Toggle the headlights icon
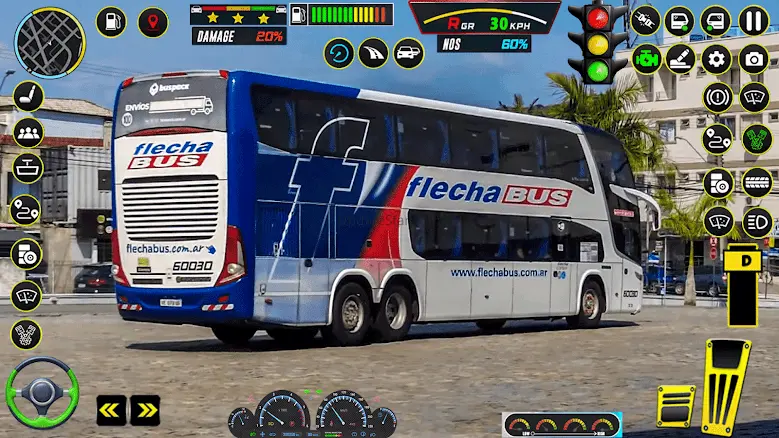The width and height of the screenshot is (779, 438). pos(757,221)
